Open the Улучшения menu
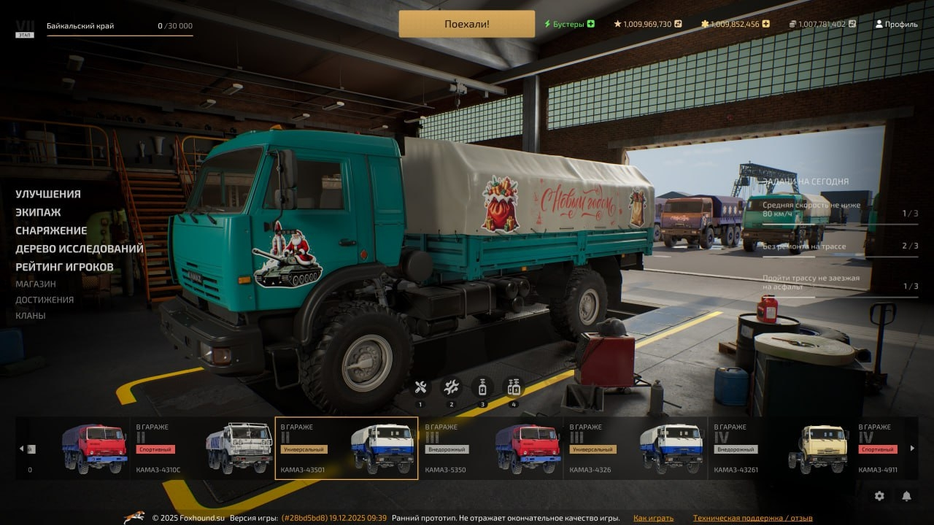 pos(48,194)
